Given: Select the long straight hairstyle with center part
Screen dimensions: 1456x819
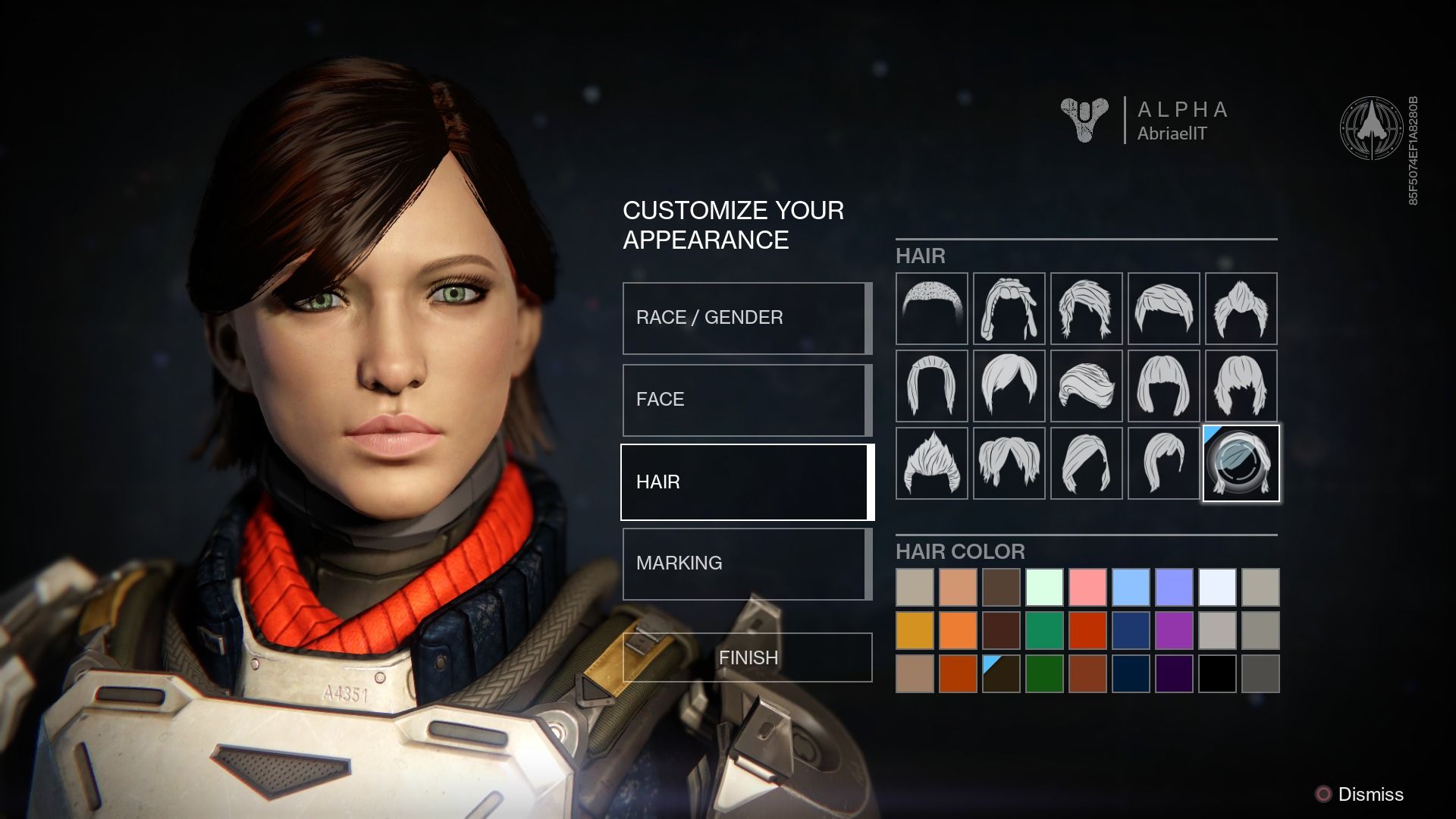Looking at the screenshot, I should pyautogui.click(x=931, y=387).
